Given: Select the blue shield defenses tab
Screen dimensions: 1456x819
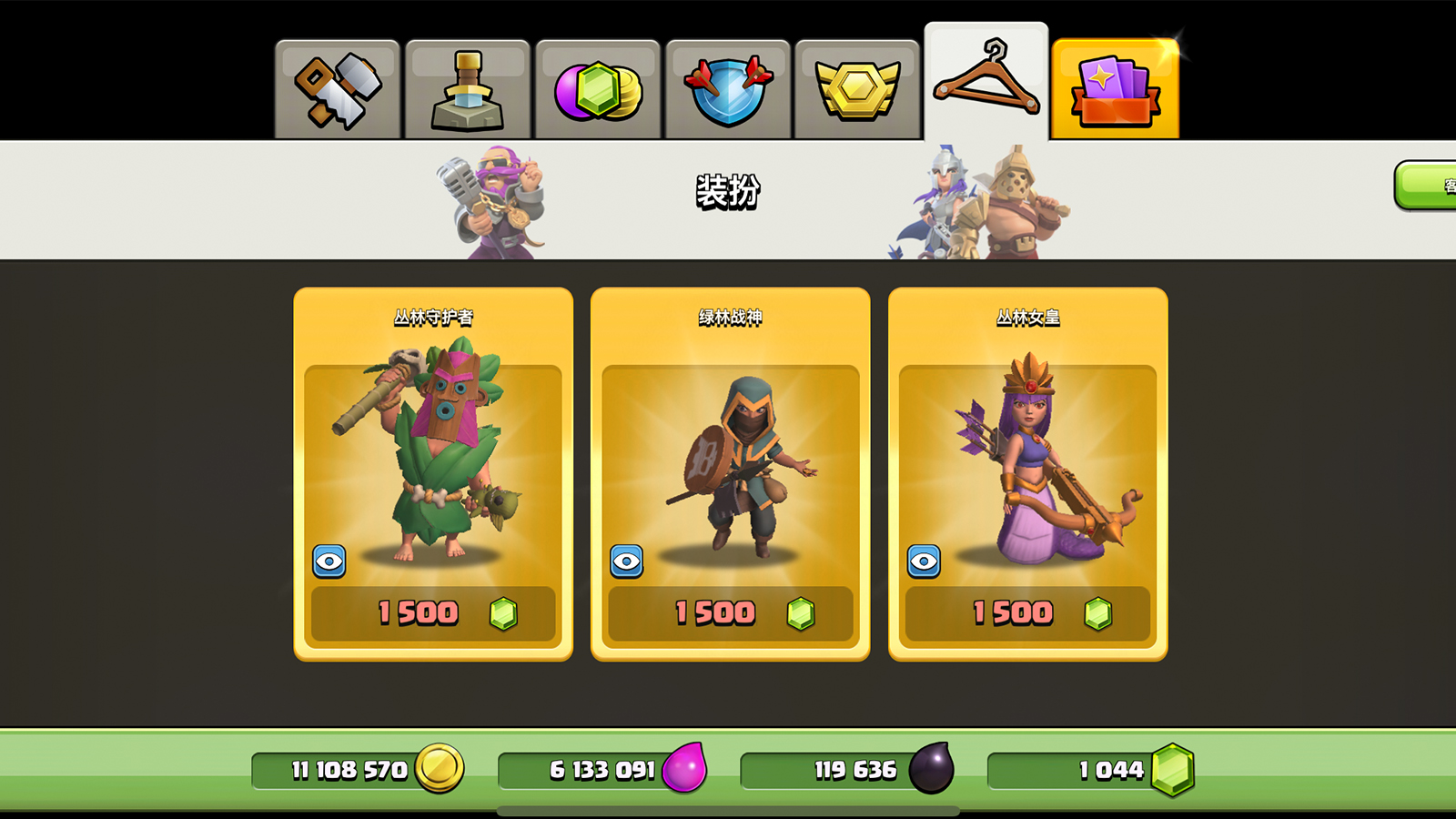Looking at the screenshot, I should (728, 89).
